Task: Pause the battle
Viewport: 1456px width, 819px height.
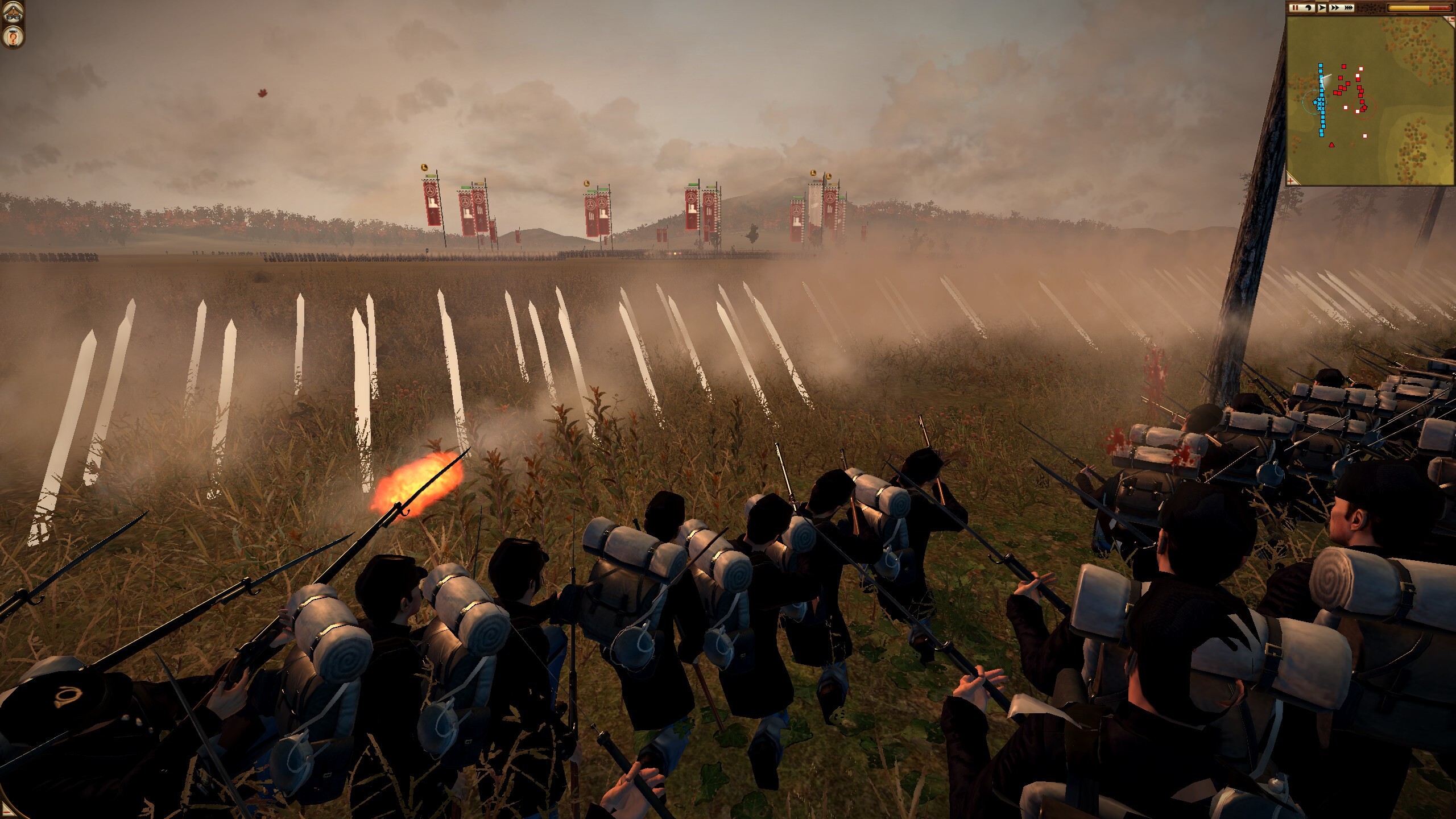Action: point(1294,8)
